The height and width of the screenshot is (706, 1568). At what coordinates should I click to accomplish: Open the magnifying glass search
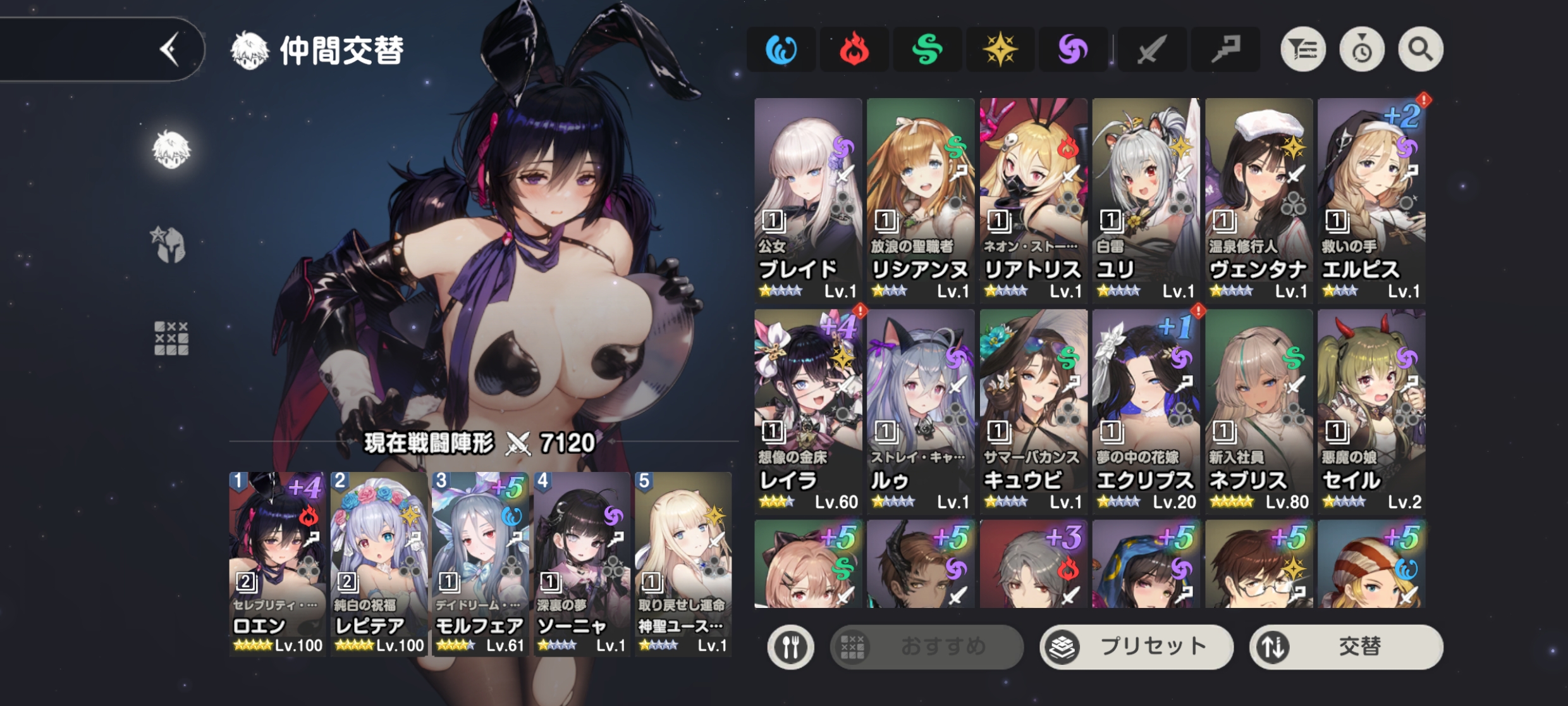pyautogui.click(x=1420, y=49)
